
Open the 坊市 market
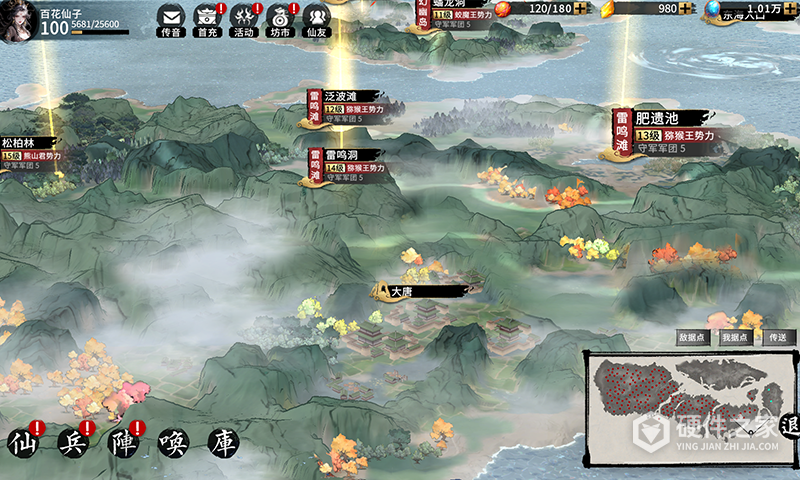point(280,18)
